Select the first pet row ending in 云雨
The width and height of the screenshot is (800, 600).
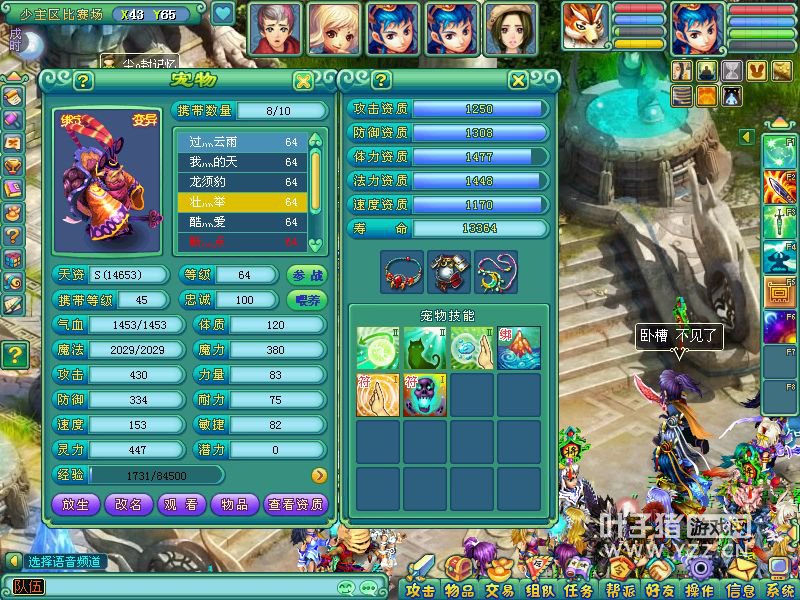[x=243, y=142]
